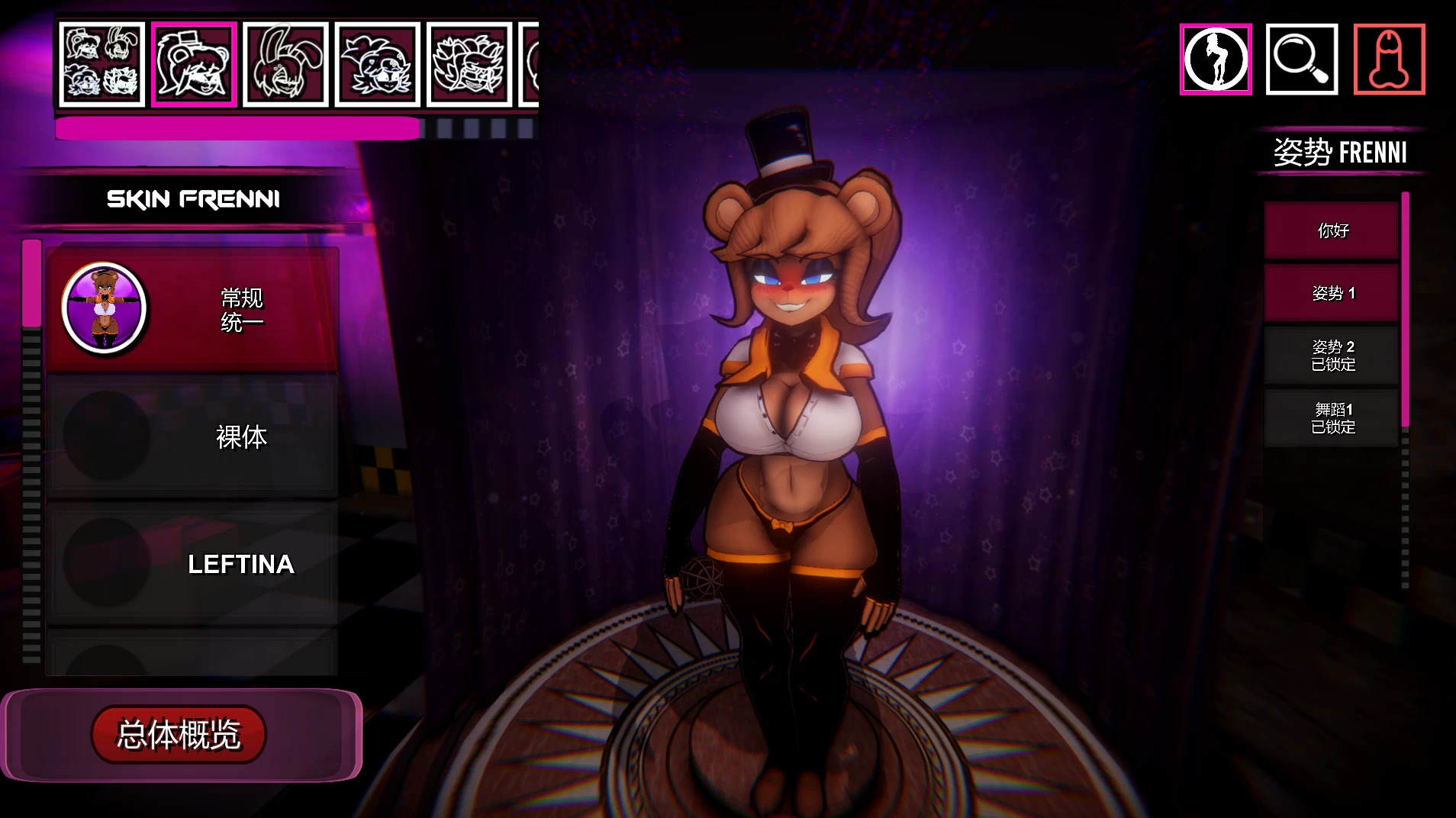The width and height of the screenshot is (1456, 818).
Task: Open the red adult content mode icon
Action: click(x=1390, y=58)
